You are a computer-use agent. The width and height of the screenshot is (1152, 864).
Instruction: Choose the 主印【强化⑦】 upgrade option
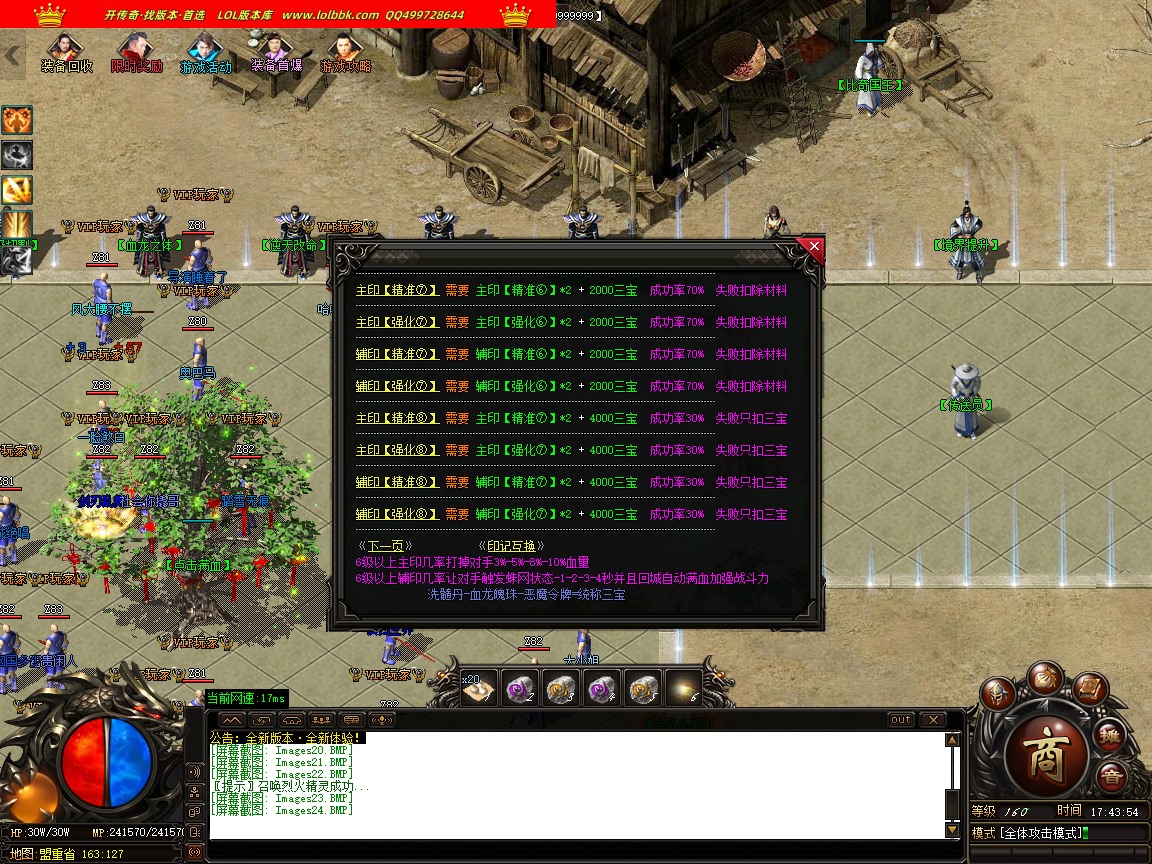coord(397,323)
